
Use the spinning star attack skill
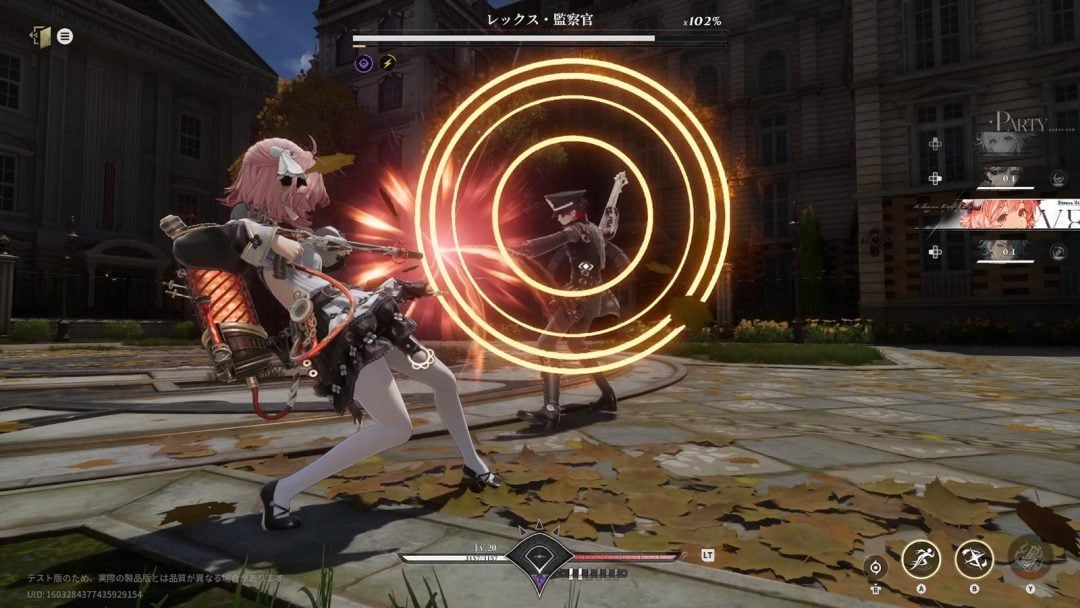pos(973,558)
